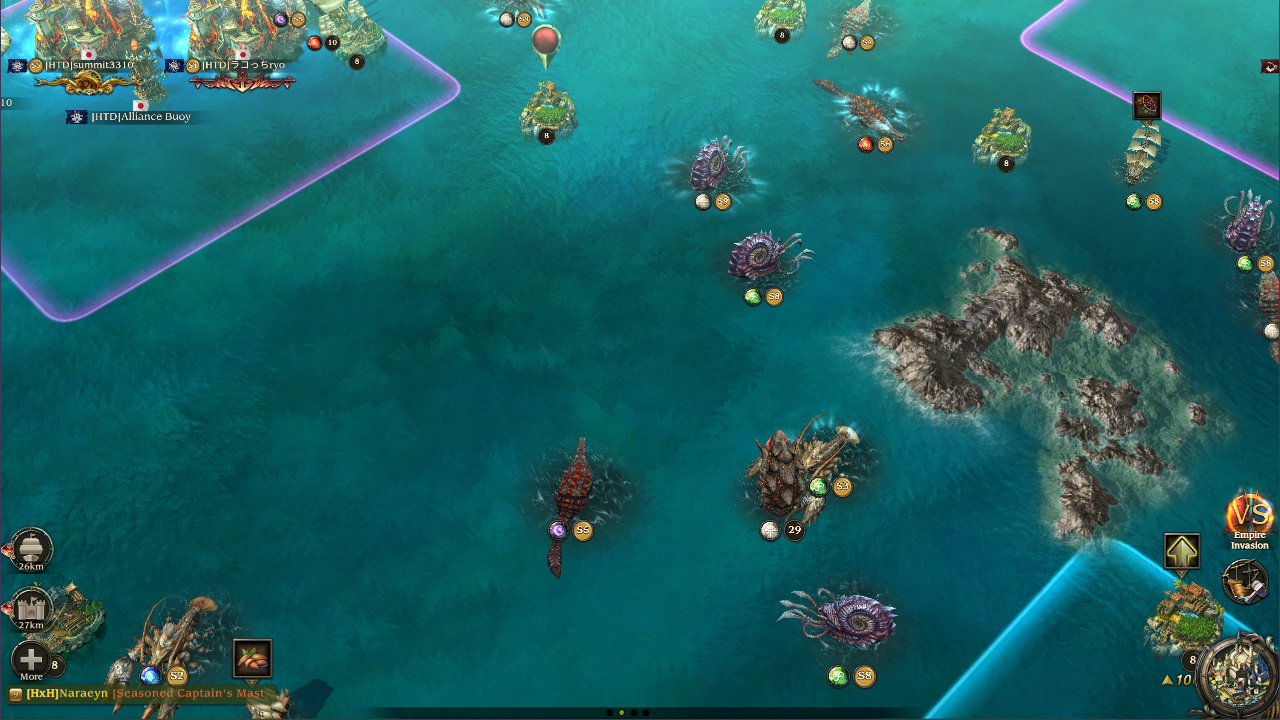Open the trade ship and scales icon
The width and height of the screenshot is (1280, 720).
[1245, 582]
